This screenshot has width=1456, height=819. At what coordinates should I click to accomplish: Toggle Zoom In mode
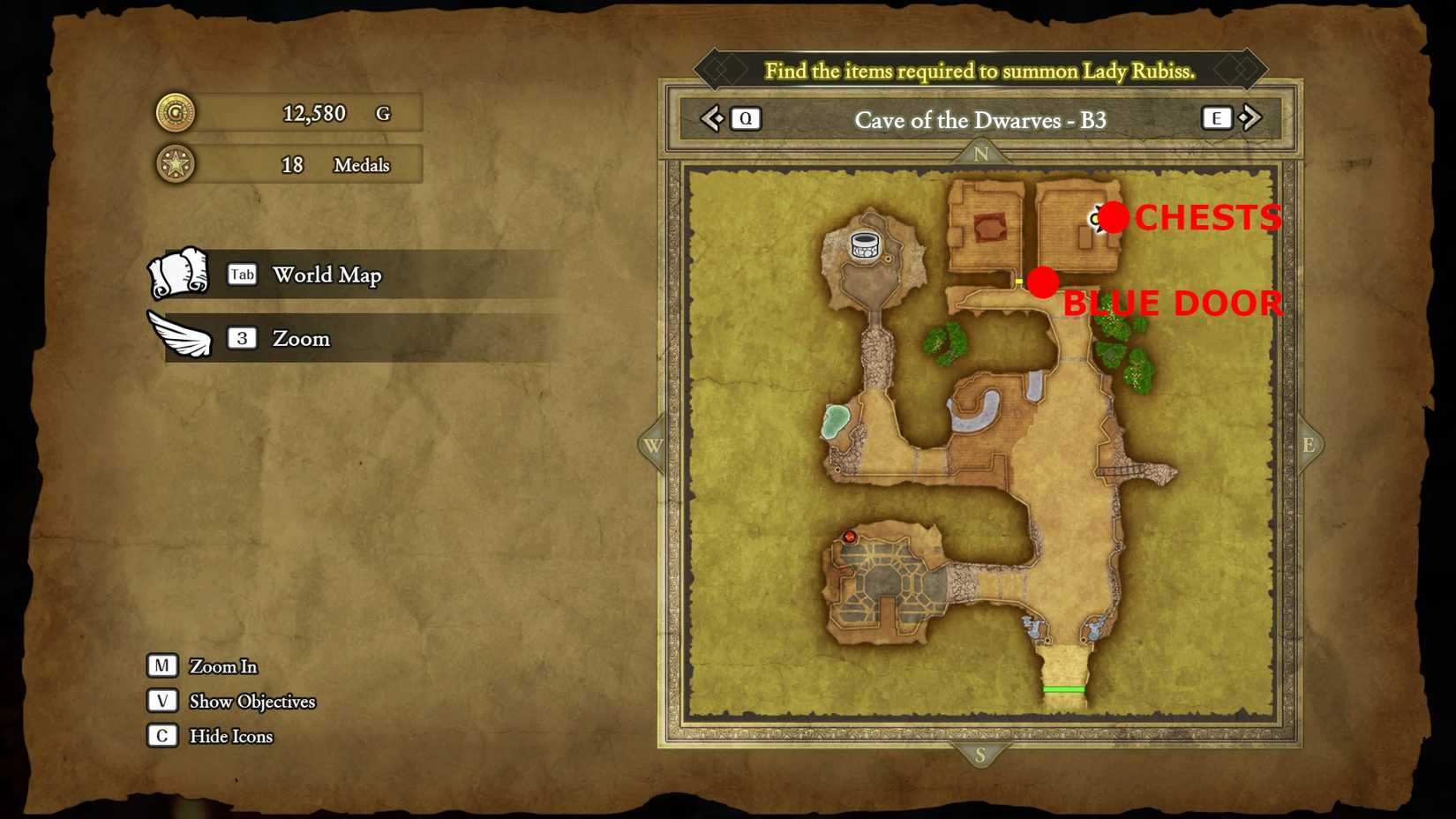161,665
